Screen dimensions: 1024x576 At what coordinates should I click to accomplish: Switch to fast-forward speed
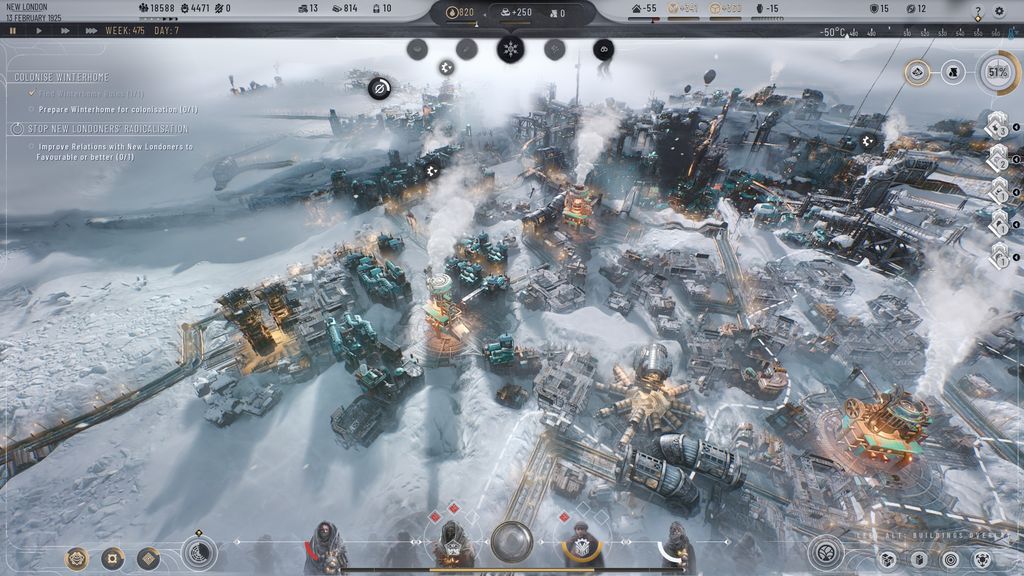(65, 31)
